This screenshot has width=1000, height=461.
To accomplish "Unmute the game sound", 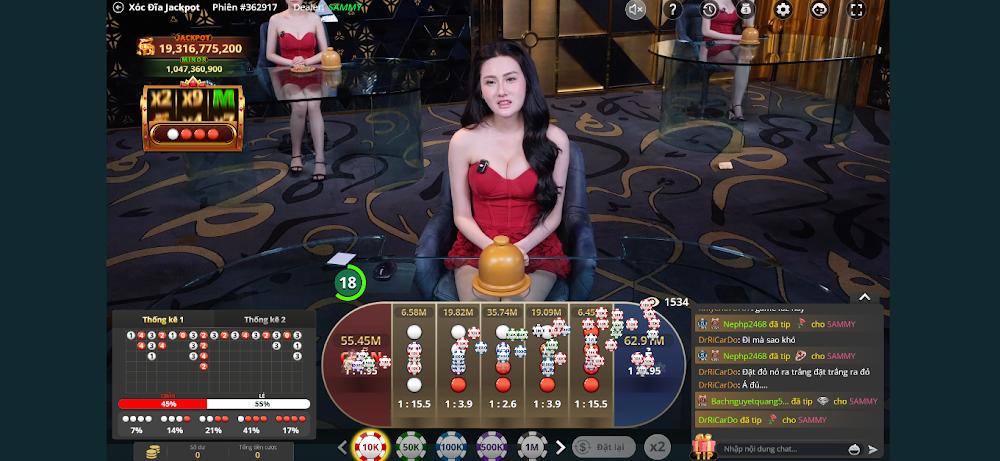I will point(636,10).
